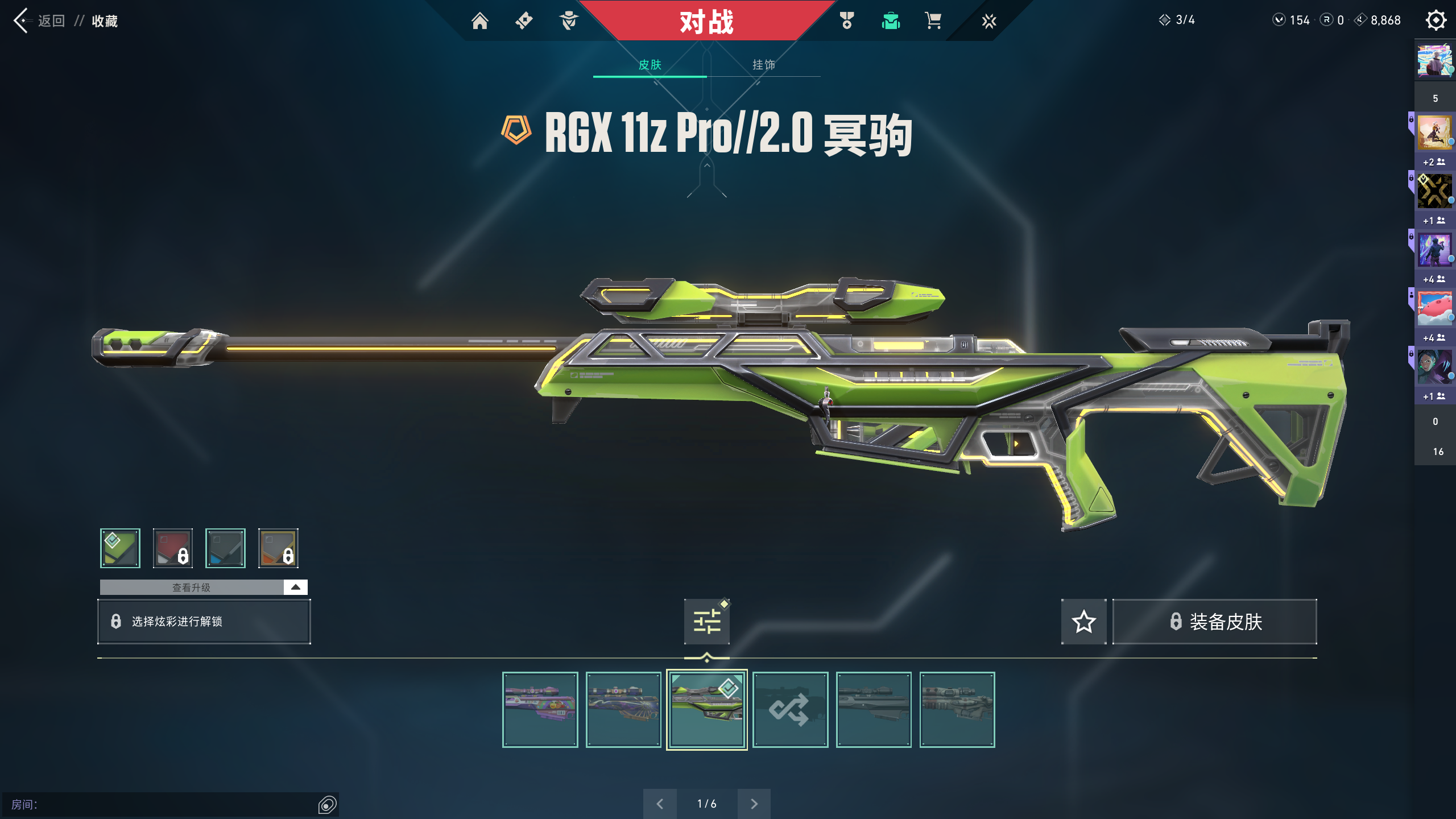Click 选择炫彩进行解锁 unlock button
Image resolution: width=1456 pixels, height=819 pixels.
[204, 622]
